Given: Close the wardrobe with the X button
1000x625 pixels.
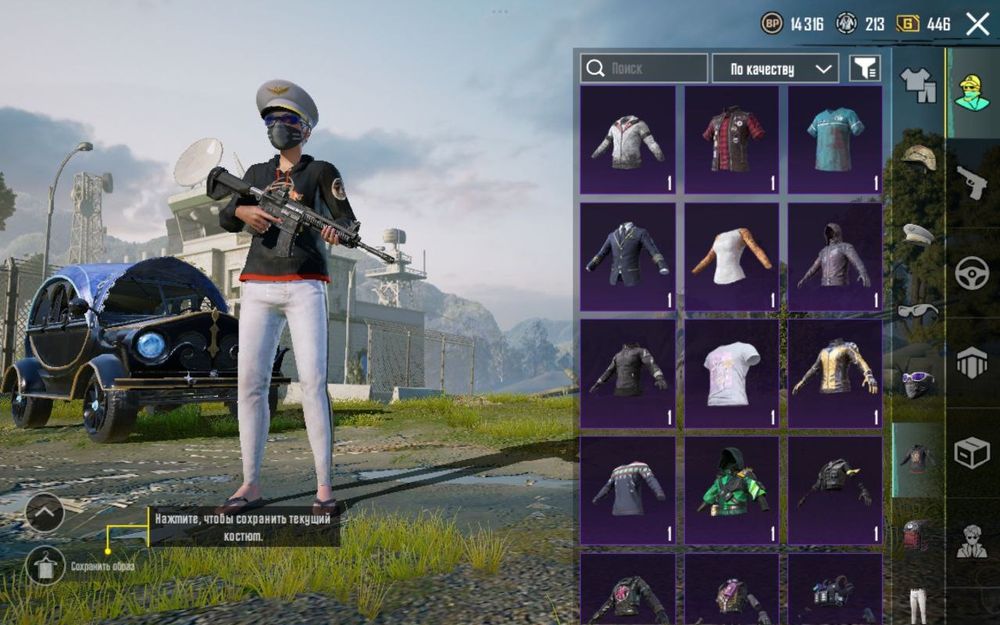Looking at the screenshot, I should 977,24.
